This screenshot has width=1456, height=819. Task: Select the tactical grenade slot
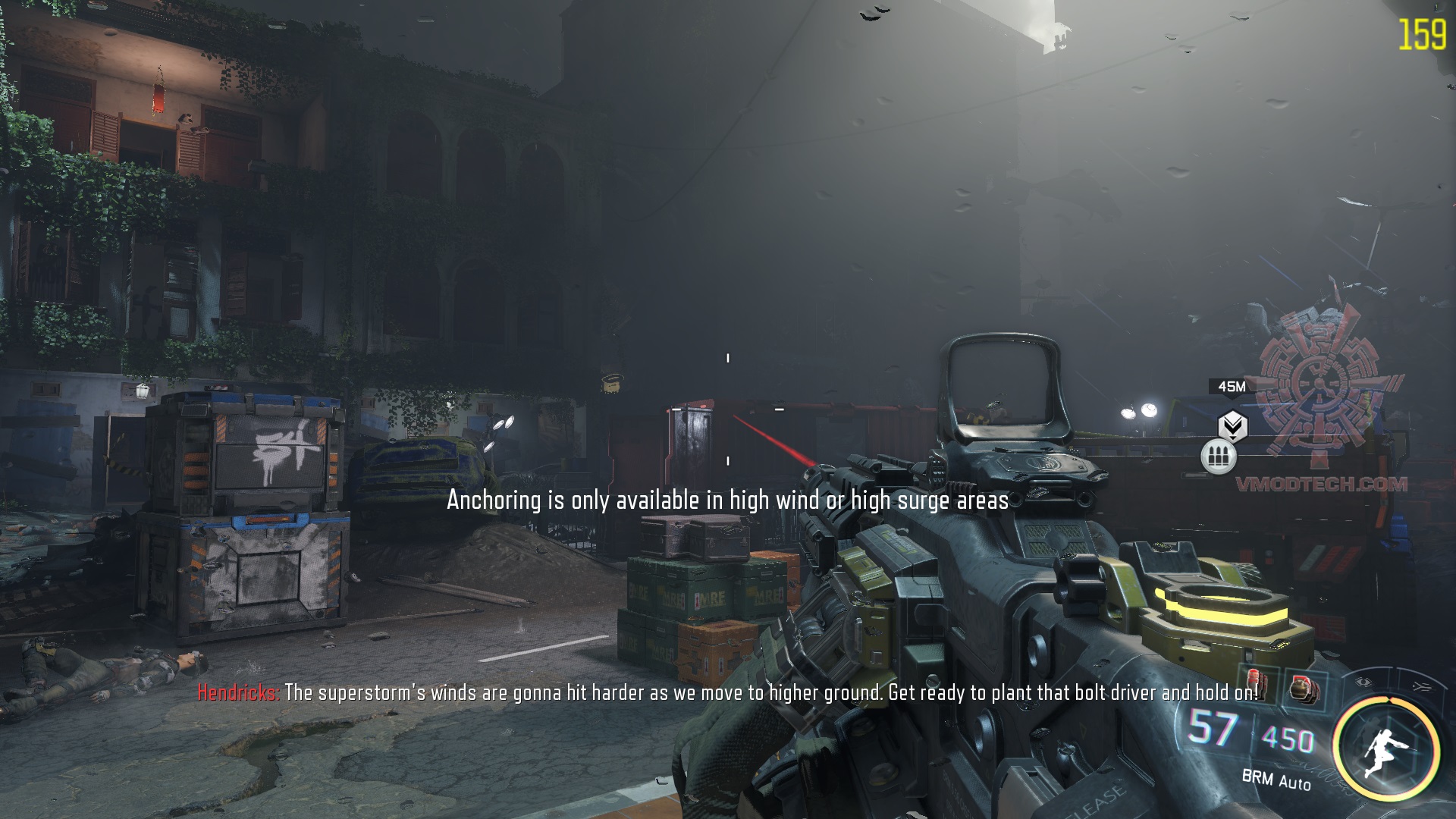pyautogui.click(x=1305, y=689)
